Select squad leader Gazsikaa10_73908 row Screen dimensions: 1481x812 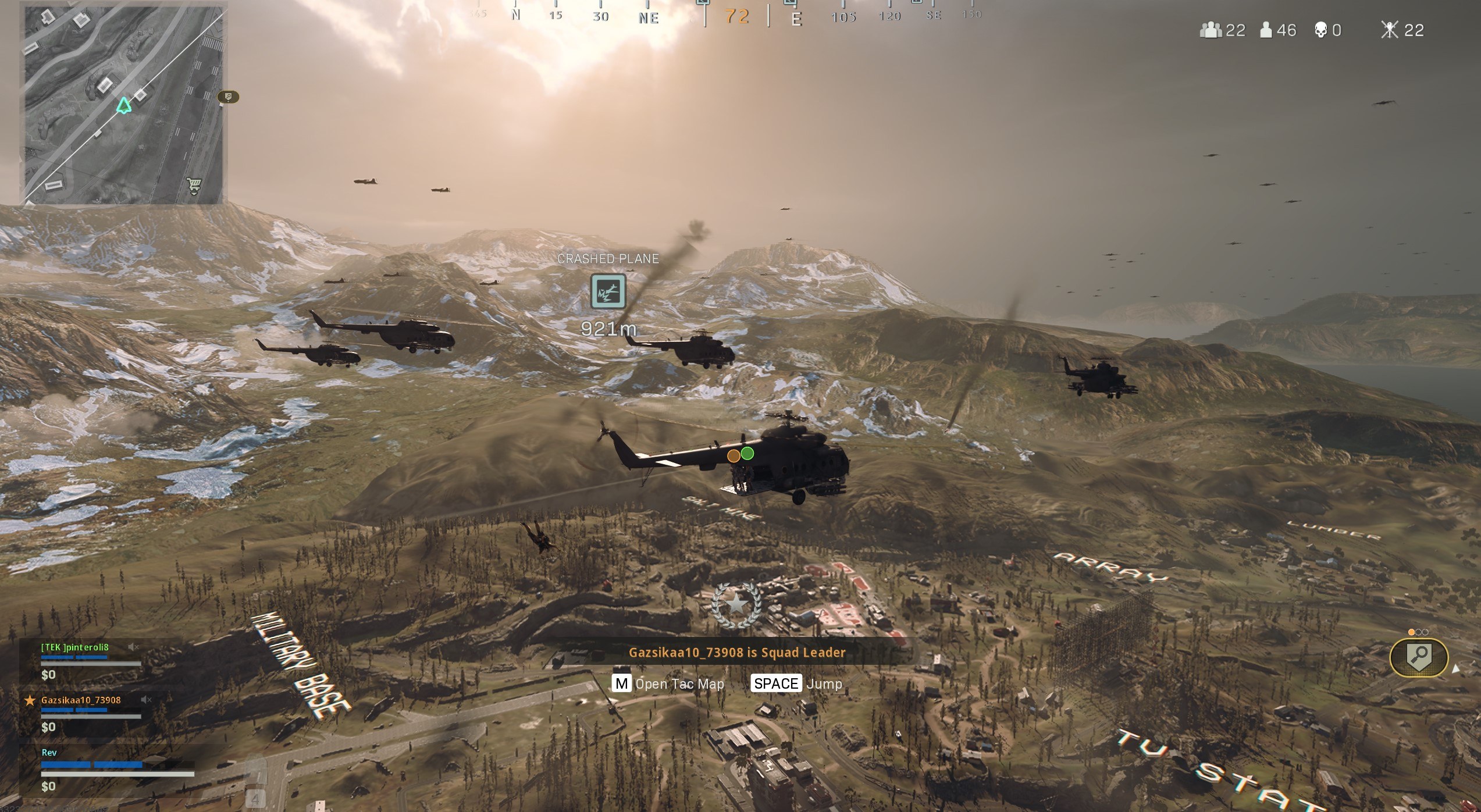[80, 700]
